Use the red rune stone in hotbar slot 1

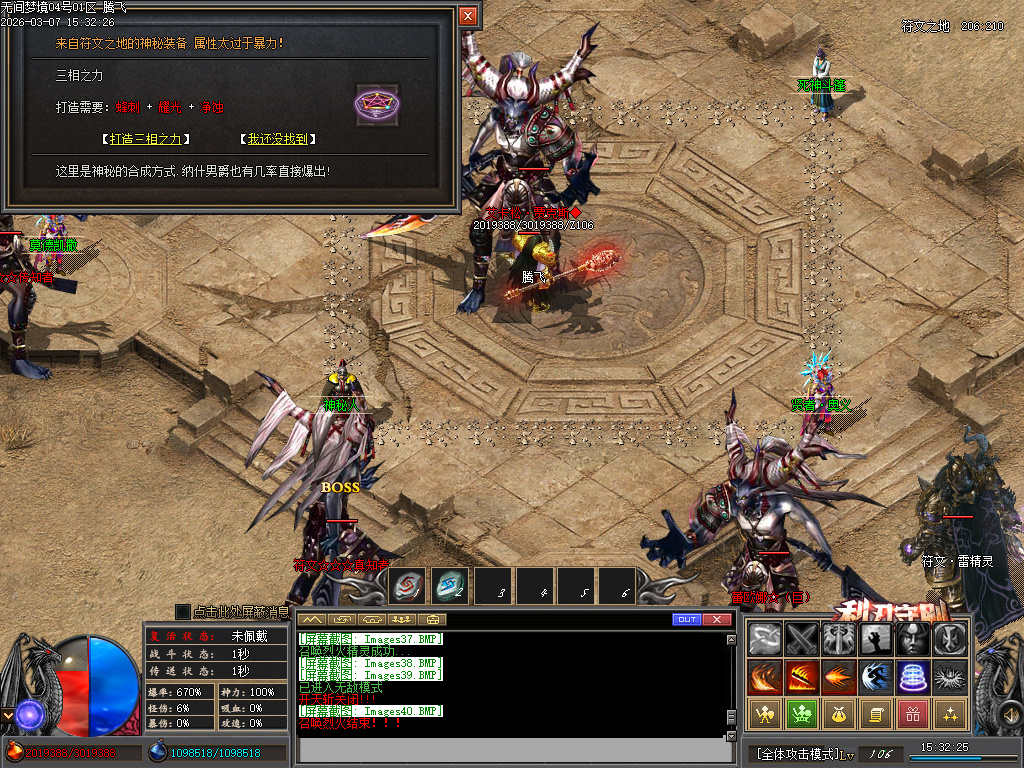[x=408, y=587]
